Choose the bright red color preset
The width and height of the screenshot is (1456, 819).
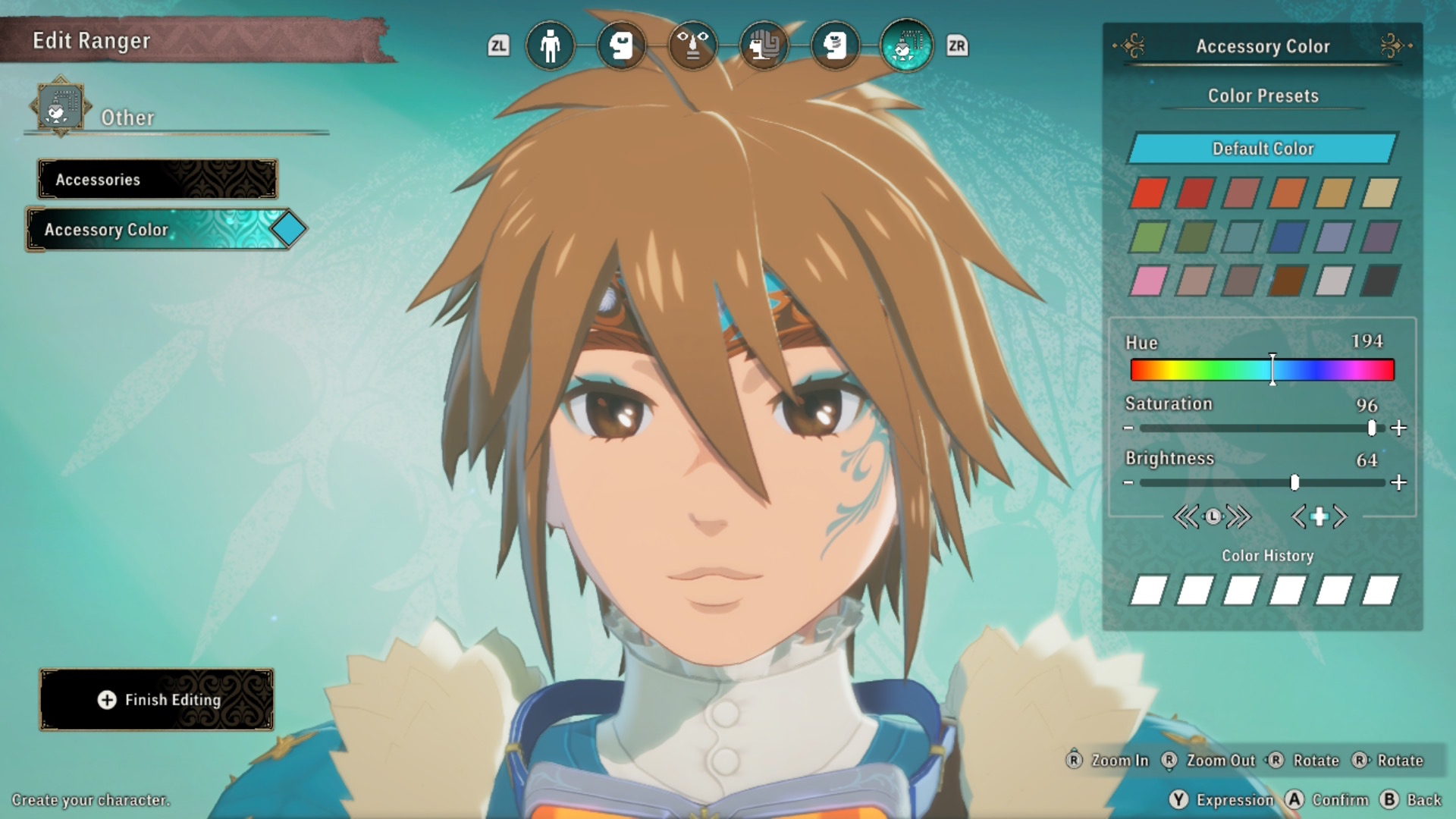click(x=1149, y=193)
